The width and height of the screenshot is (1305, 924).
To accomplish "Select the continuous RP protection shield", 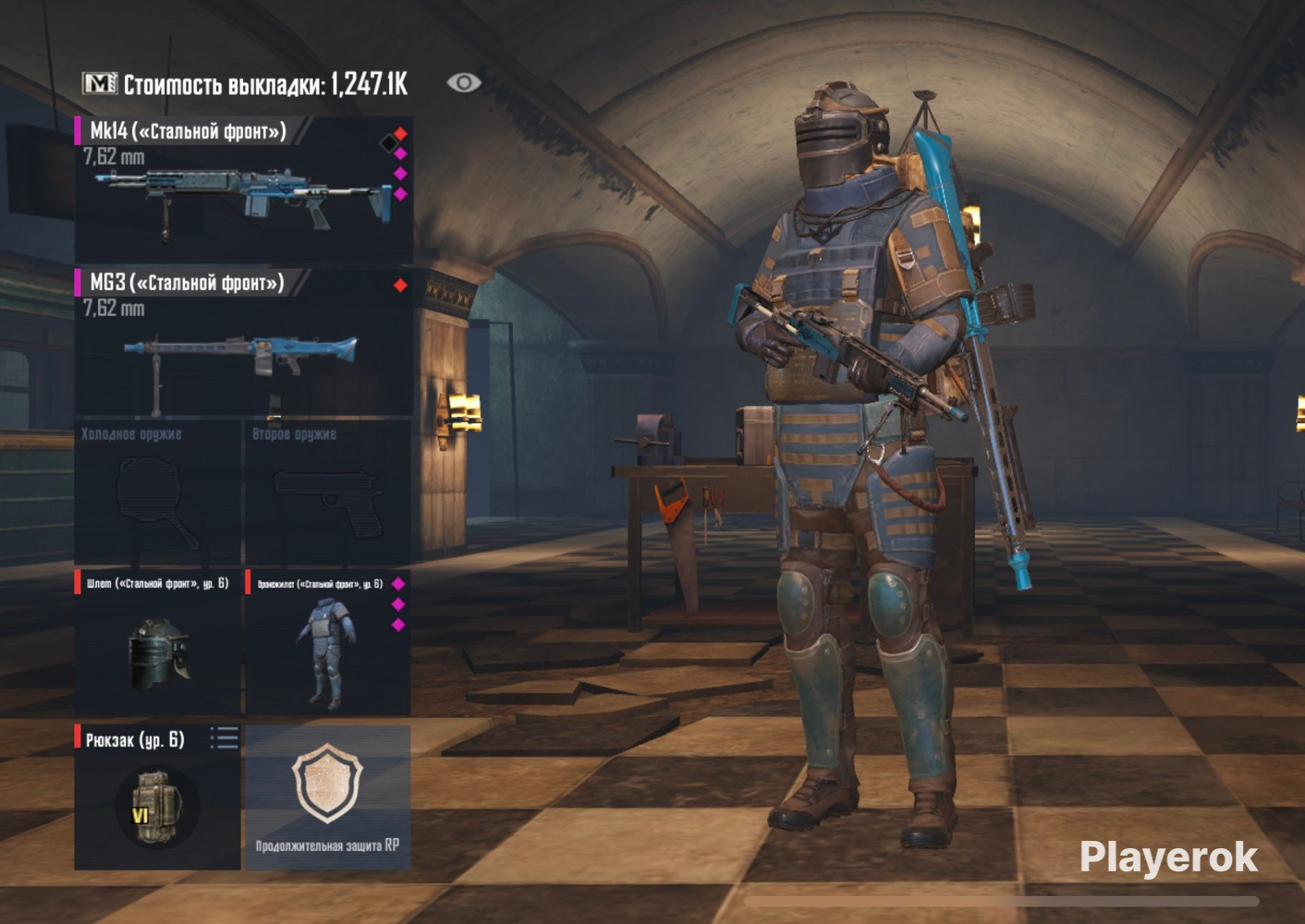I will point(326,796).
